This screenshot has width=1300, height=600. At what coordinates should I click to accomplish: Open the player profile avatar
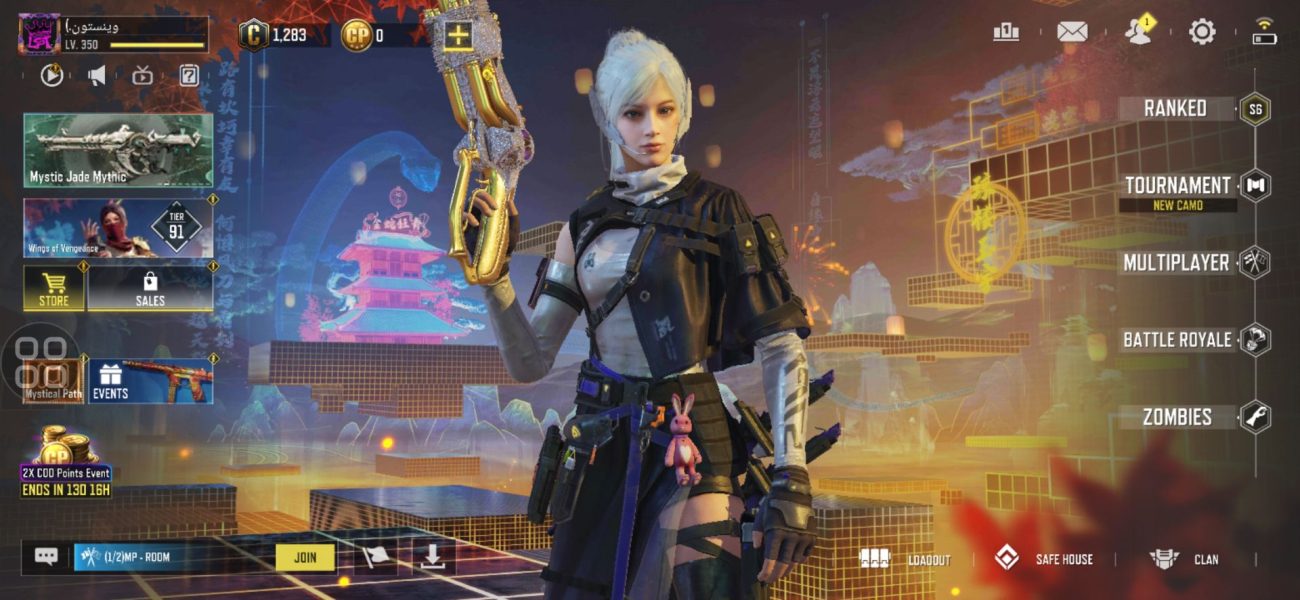point(39,35)
